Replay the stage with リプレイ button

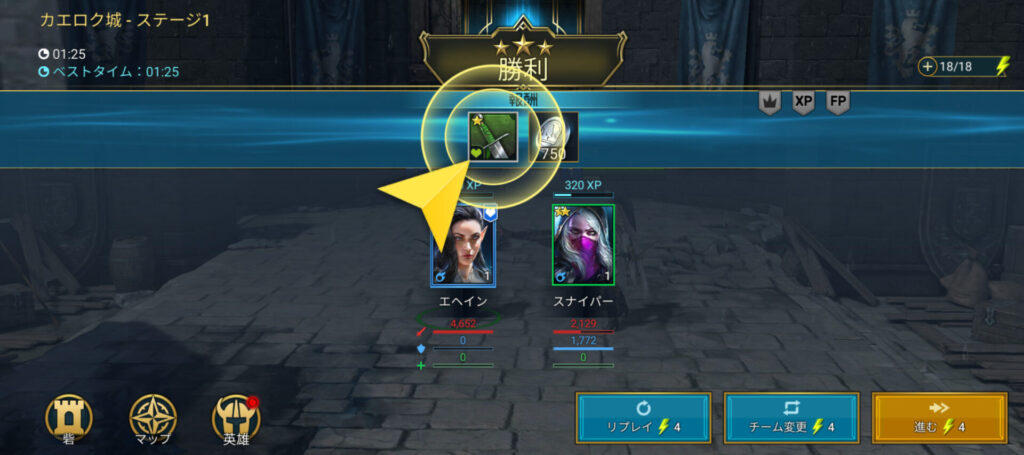(643, 417)
